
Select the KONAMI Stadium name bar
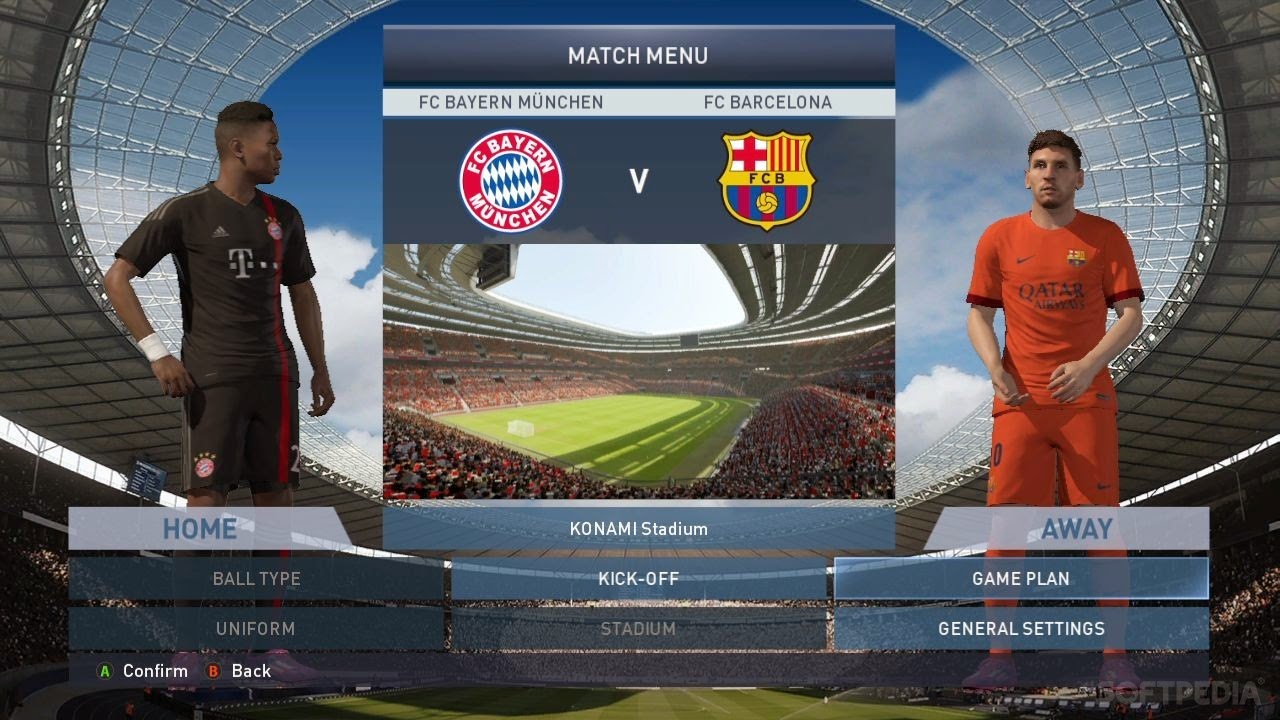pyautogui.click(x=640, y=528)
